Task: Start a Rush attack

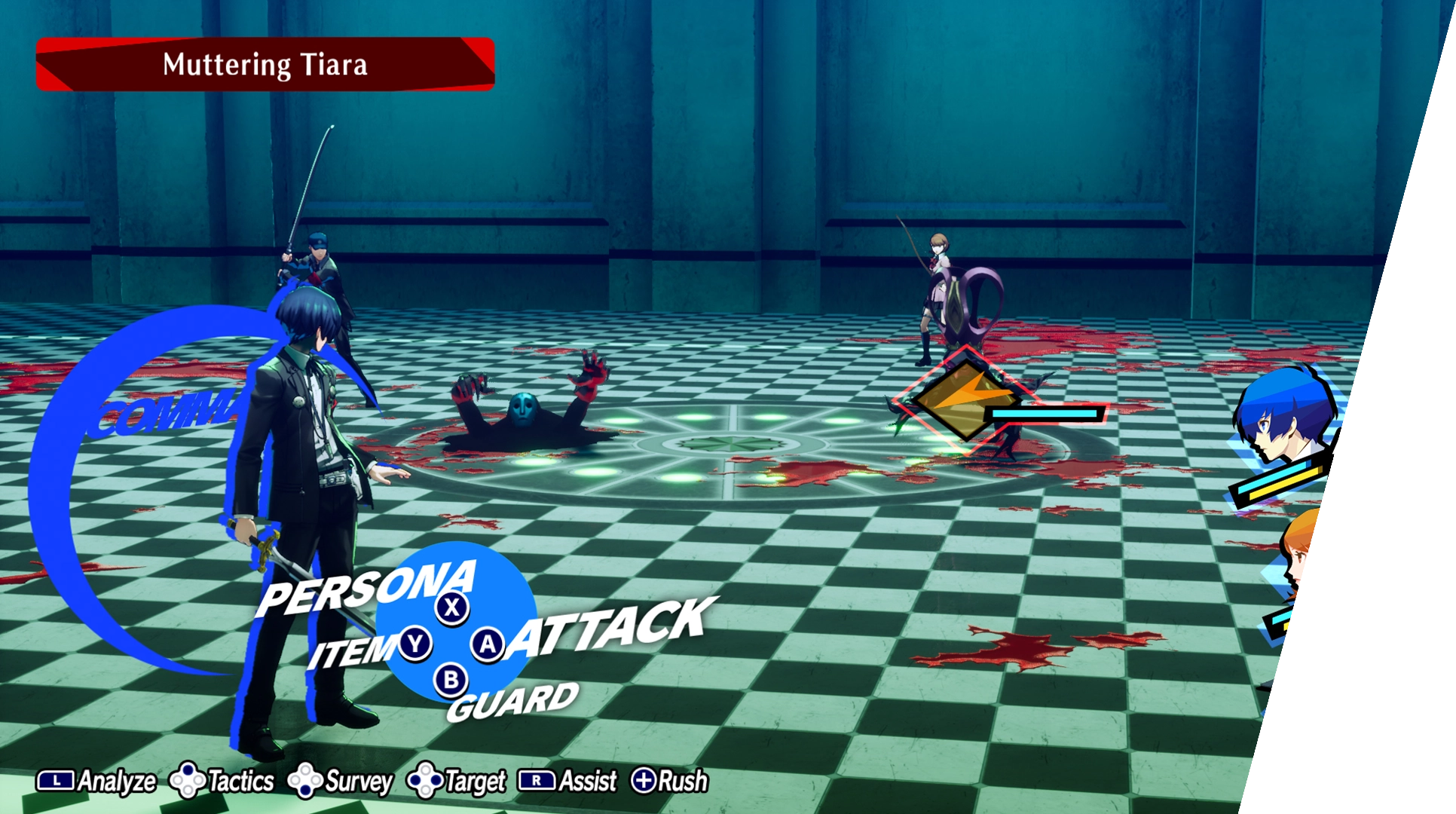Action: click(x=670, y=782)
